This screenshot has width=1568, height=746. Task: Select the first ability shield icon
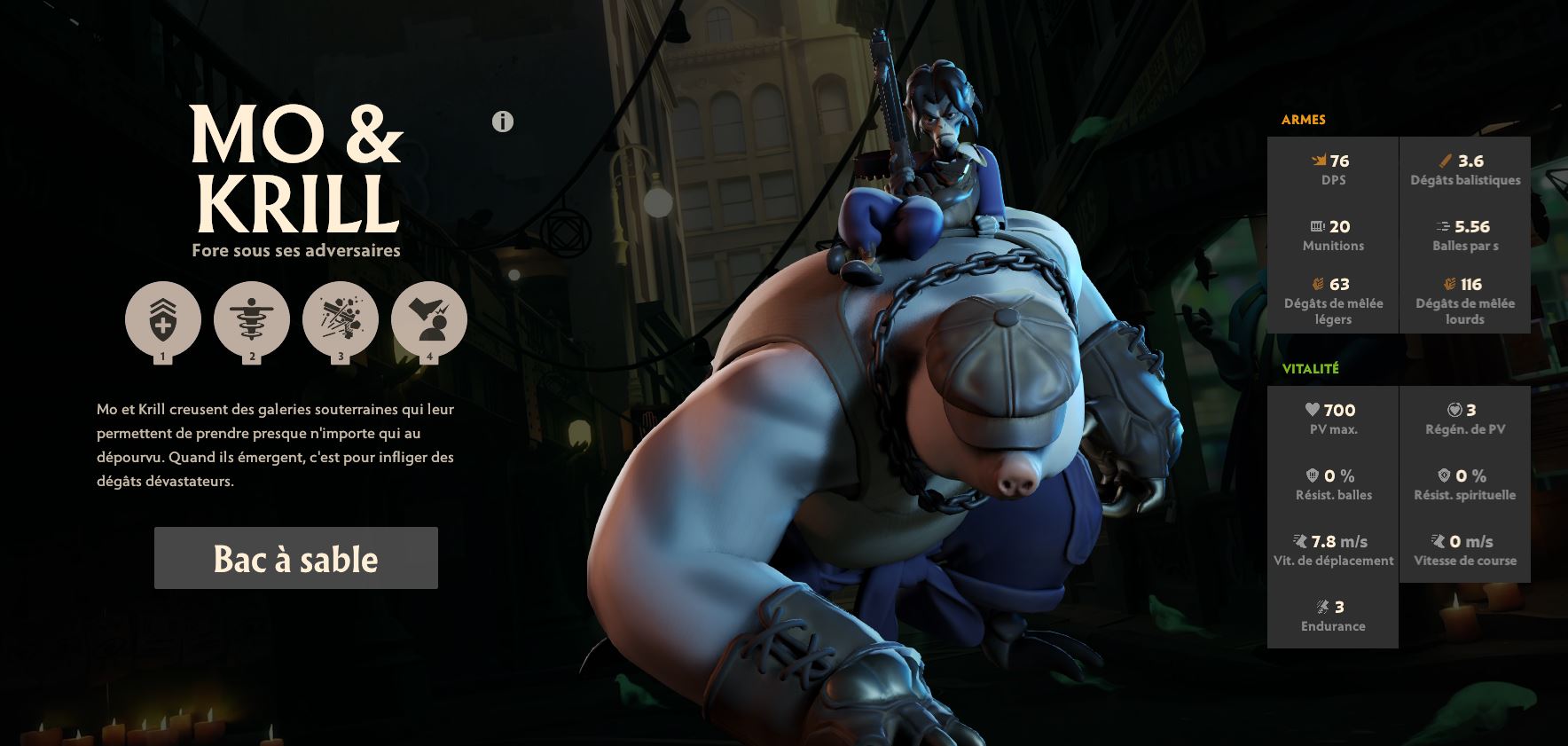tap(163, 319)
